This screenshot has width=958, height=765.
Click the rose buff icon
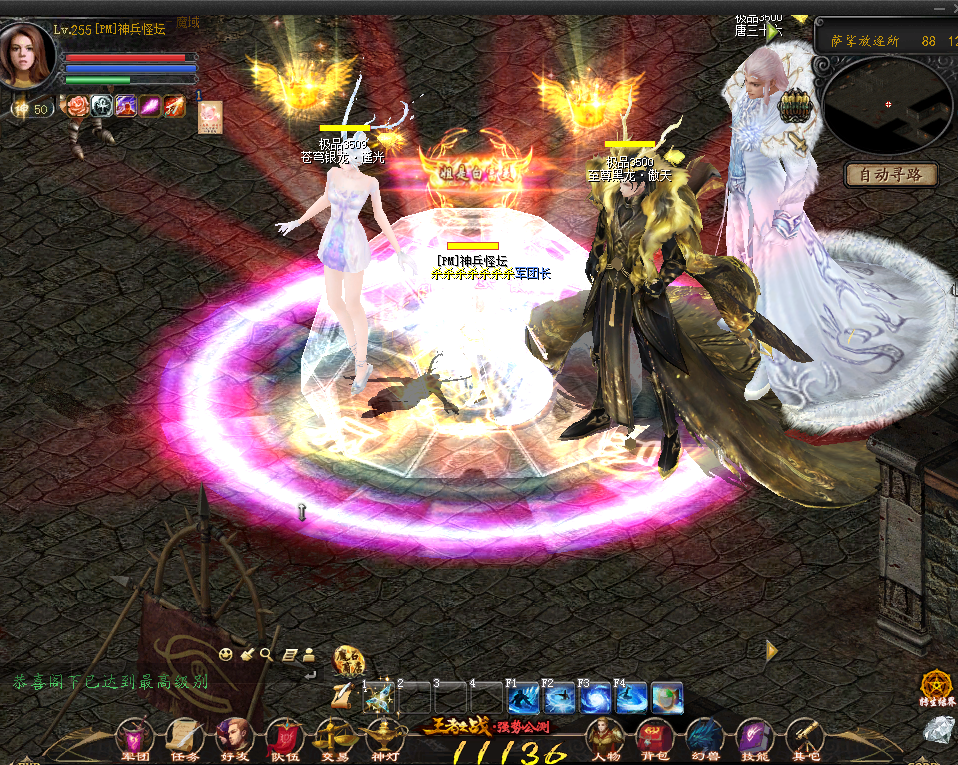77,105
